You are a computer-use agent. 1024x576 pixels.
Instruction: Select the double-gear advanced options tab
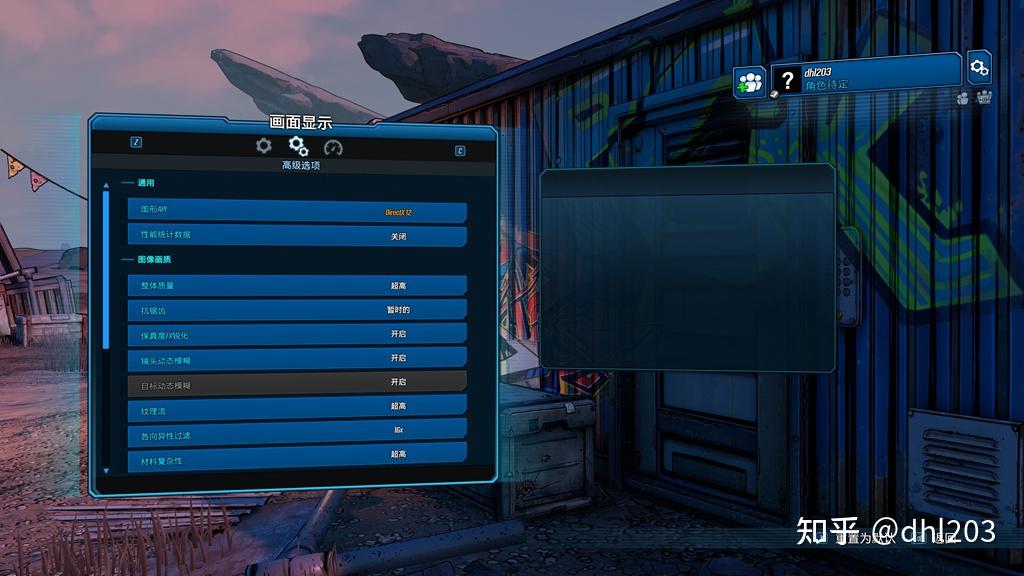298,147
